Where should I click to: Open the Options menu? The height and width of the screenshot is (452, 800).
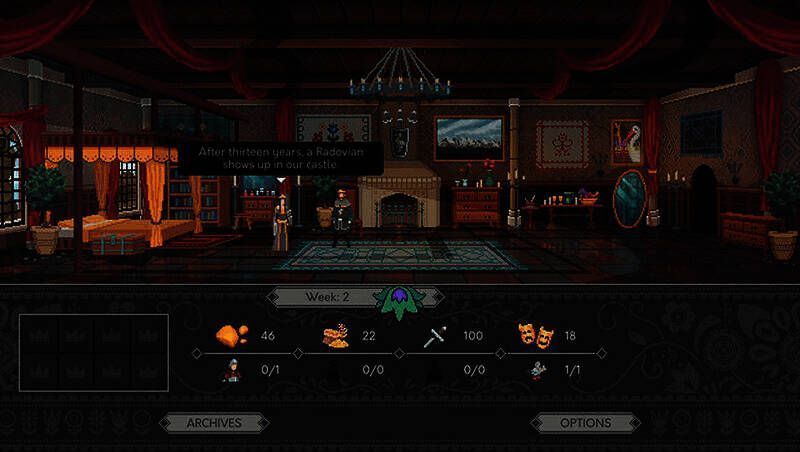pyautogui.click(x=585, y=423)
